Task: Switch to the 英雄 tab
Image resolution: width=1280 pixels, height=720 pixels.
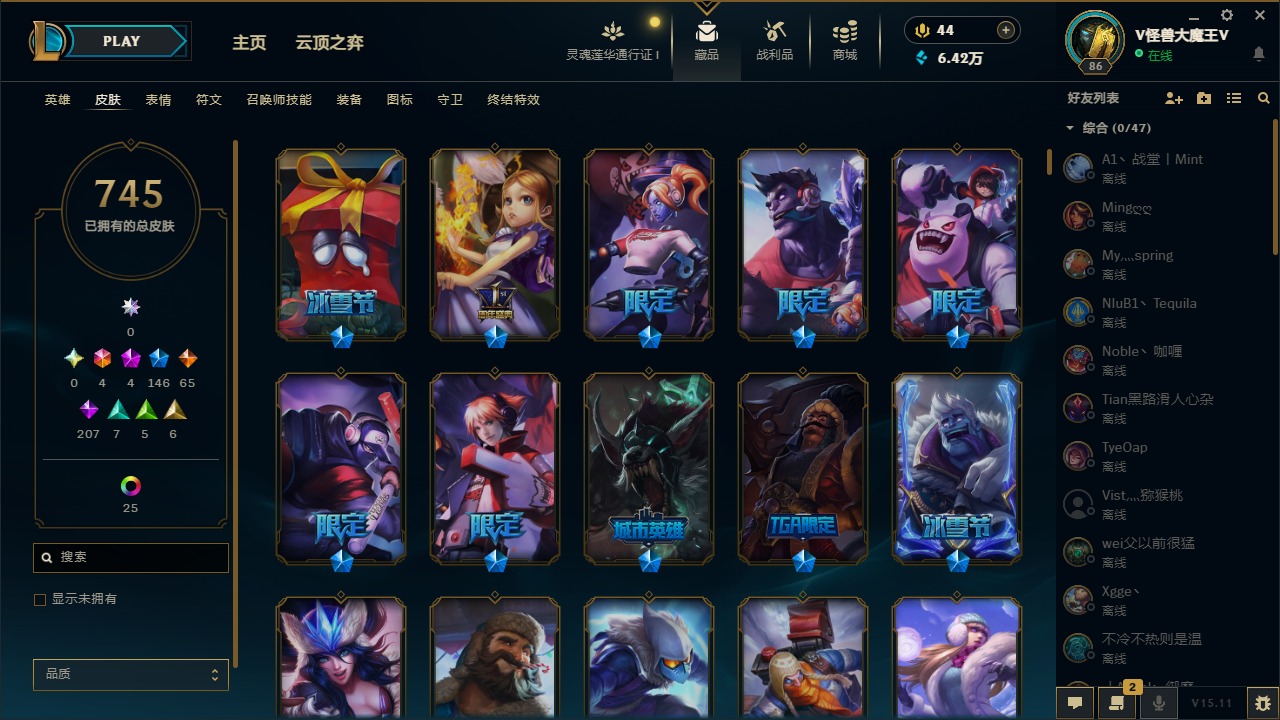Action: click(x=57, y=100)
